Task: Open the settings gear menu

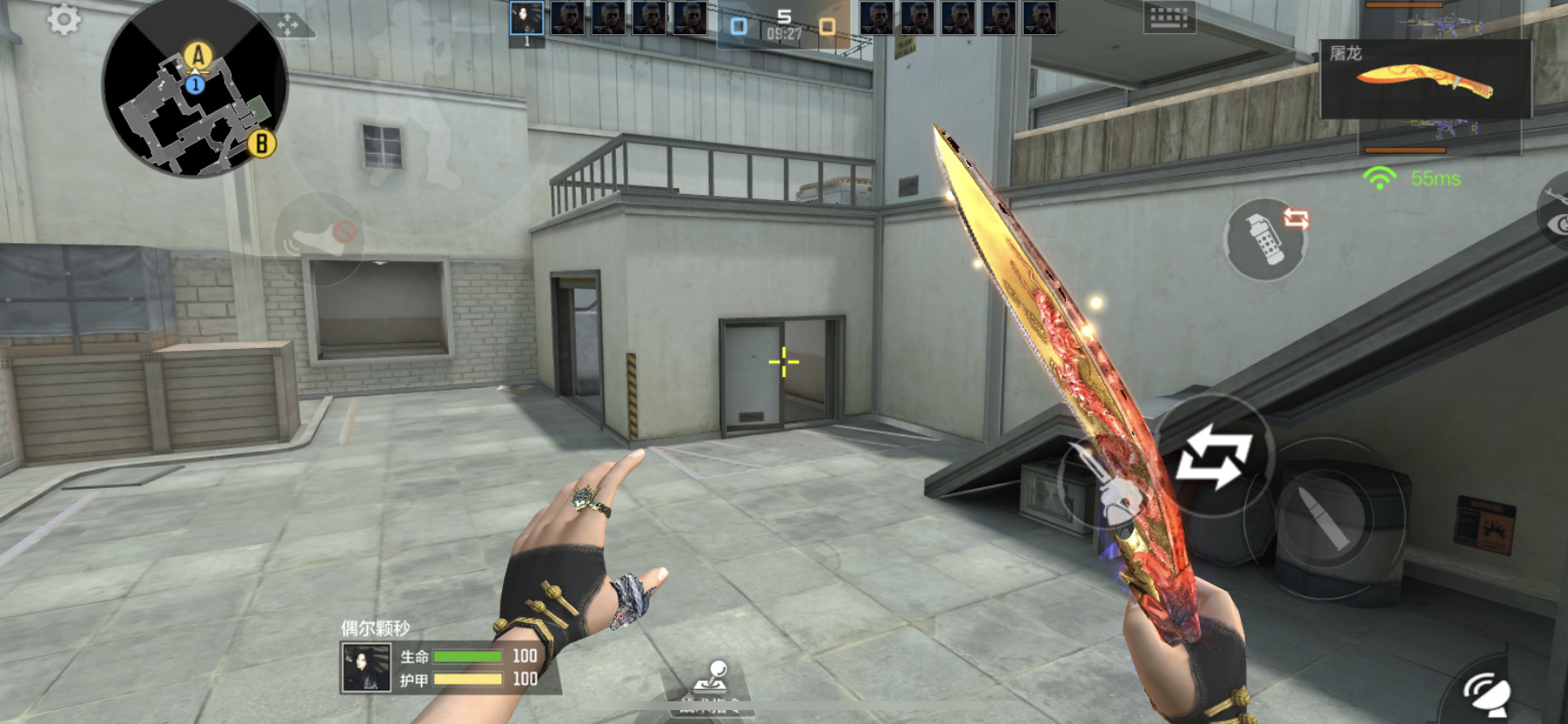Action: (x=64, y=19)
